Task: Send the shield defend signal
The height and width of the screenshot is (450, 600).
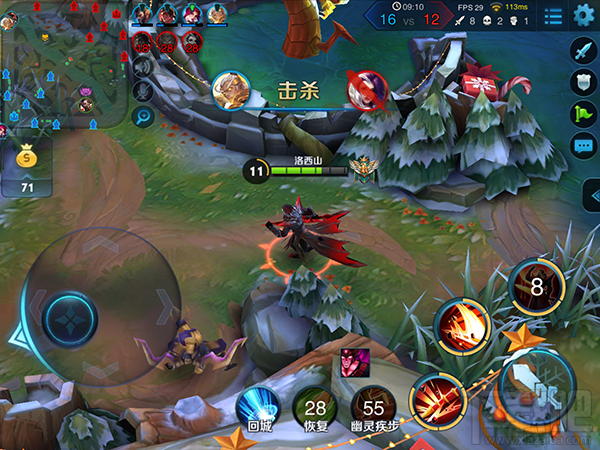Action: pos(583,81)
